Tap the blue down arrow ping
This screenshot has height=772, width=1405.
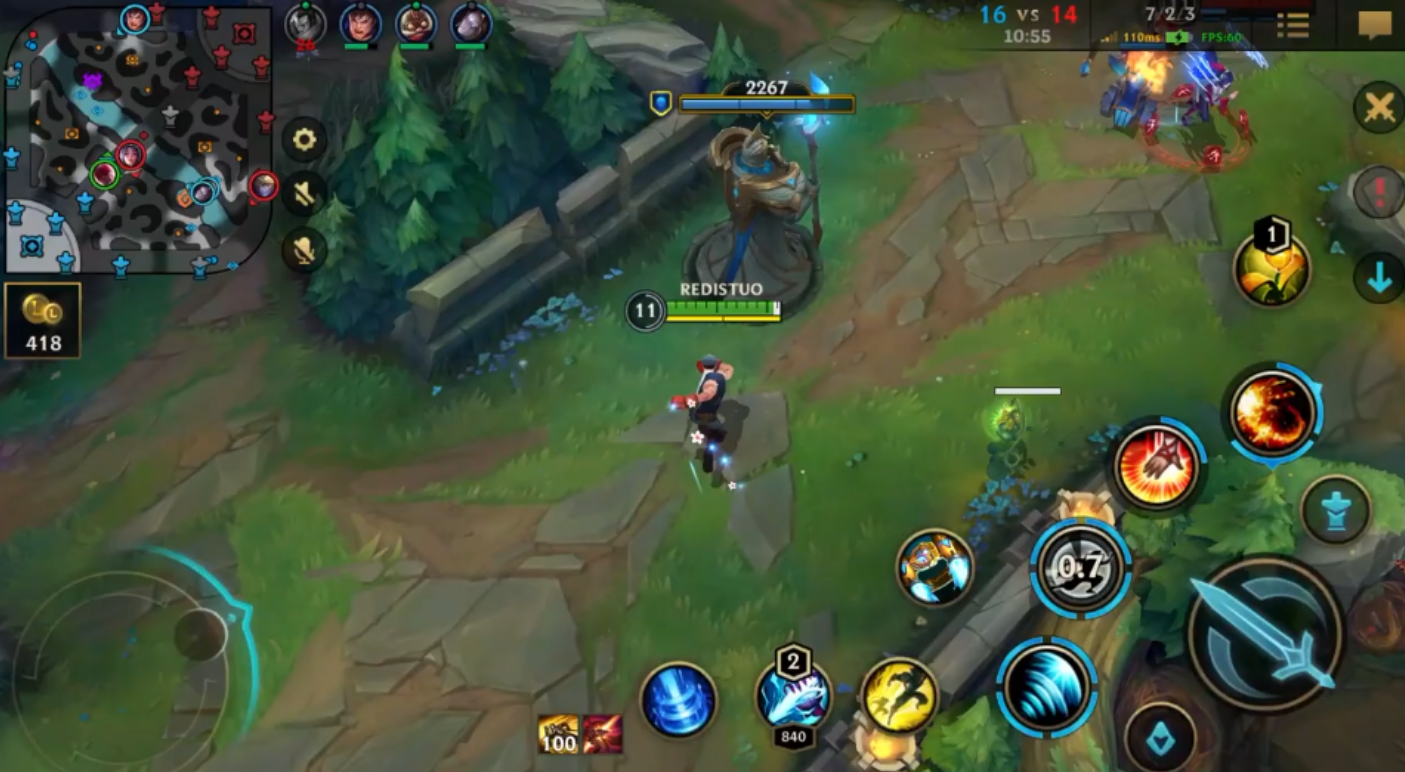[1379, 278]
